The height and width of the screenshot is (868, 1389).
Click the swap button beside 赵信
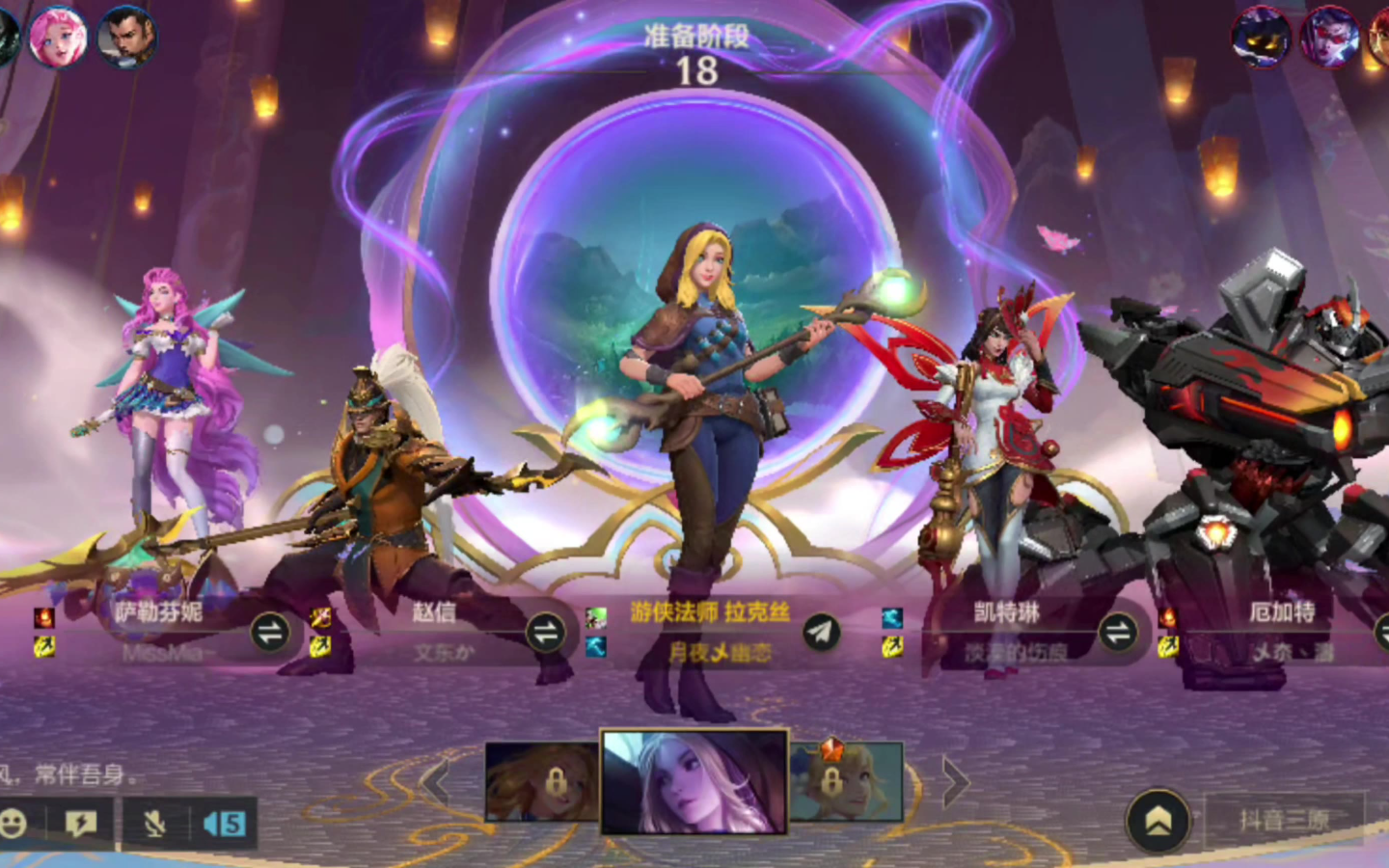546,633
